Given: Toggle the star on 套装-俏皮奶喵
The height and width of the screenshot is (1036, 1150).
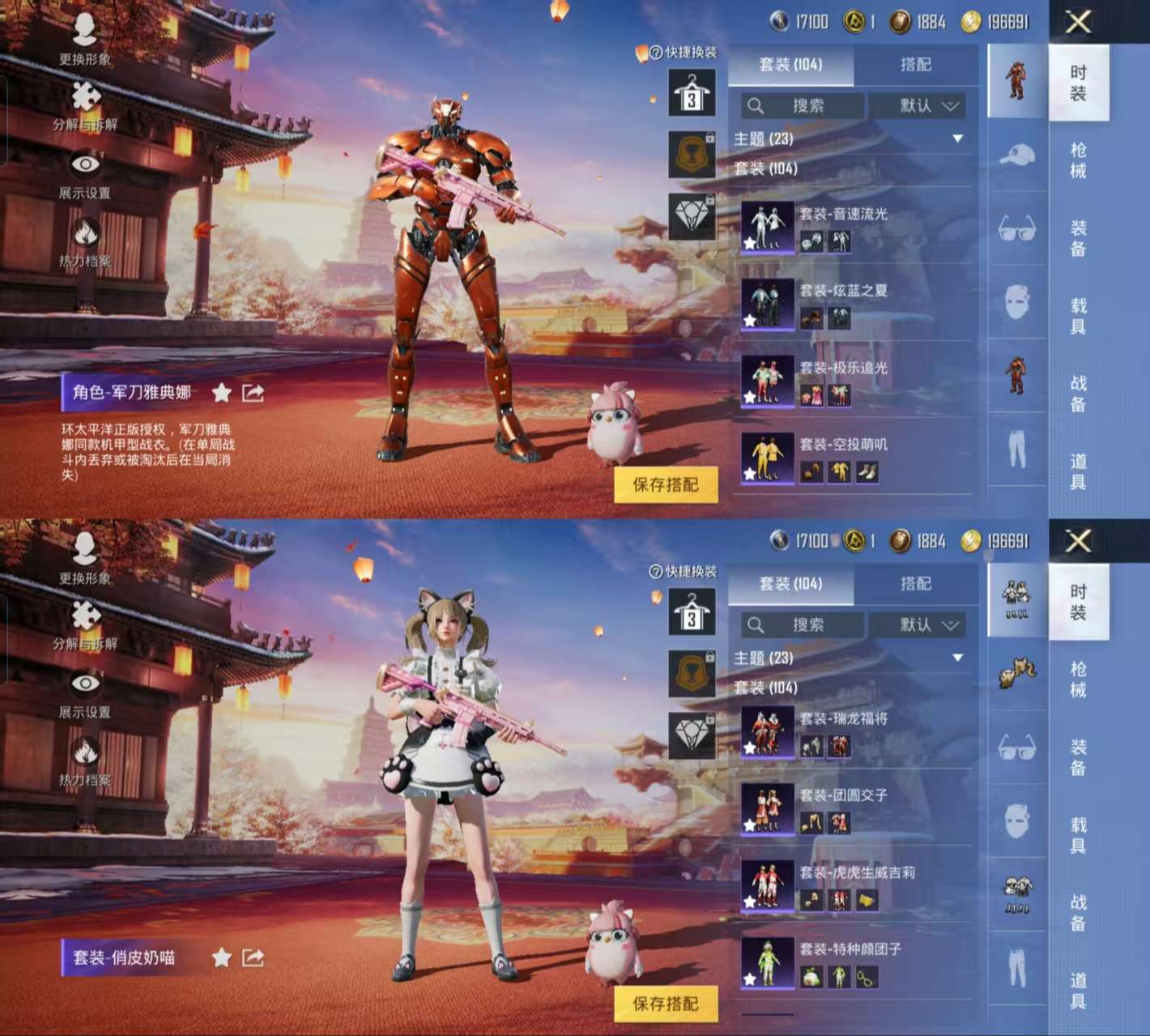Looking at the screenshot, I should [x=219, y=956].
